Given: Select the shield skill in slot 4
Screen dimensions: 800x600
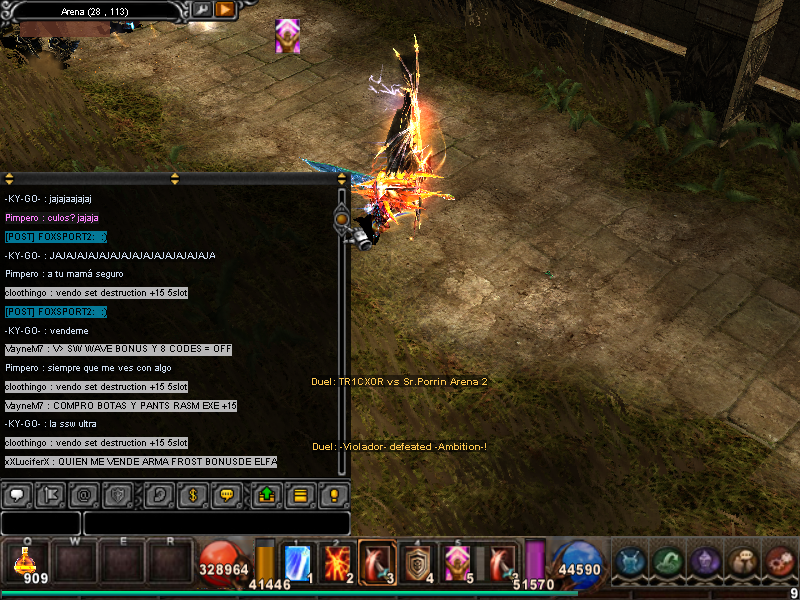Looking at the screenshot, I should coord(415,562).
